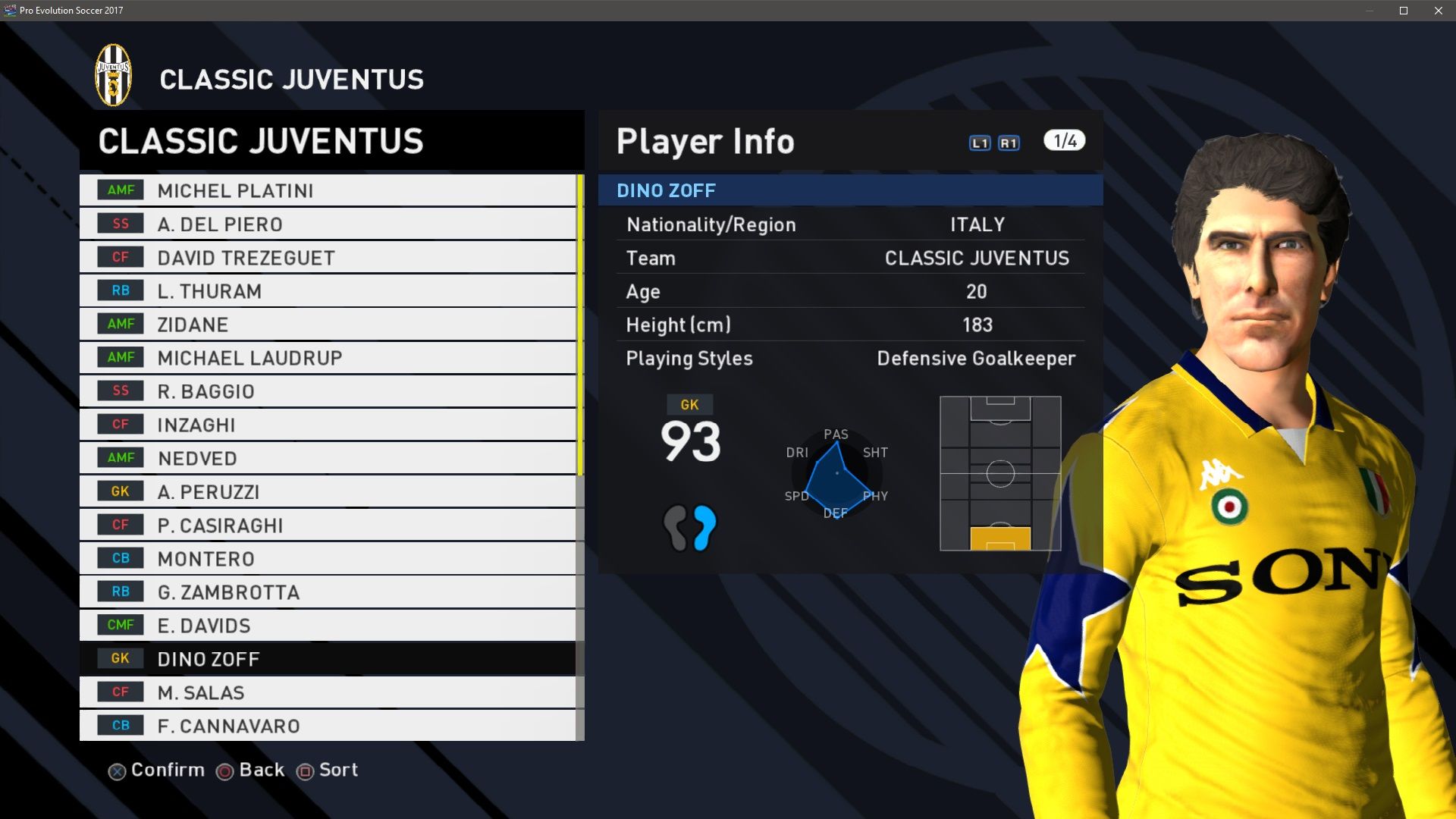
Task: Choose F. Cannavaro's row
Action: tap(327, 726)
